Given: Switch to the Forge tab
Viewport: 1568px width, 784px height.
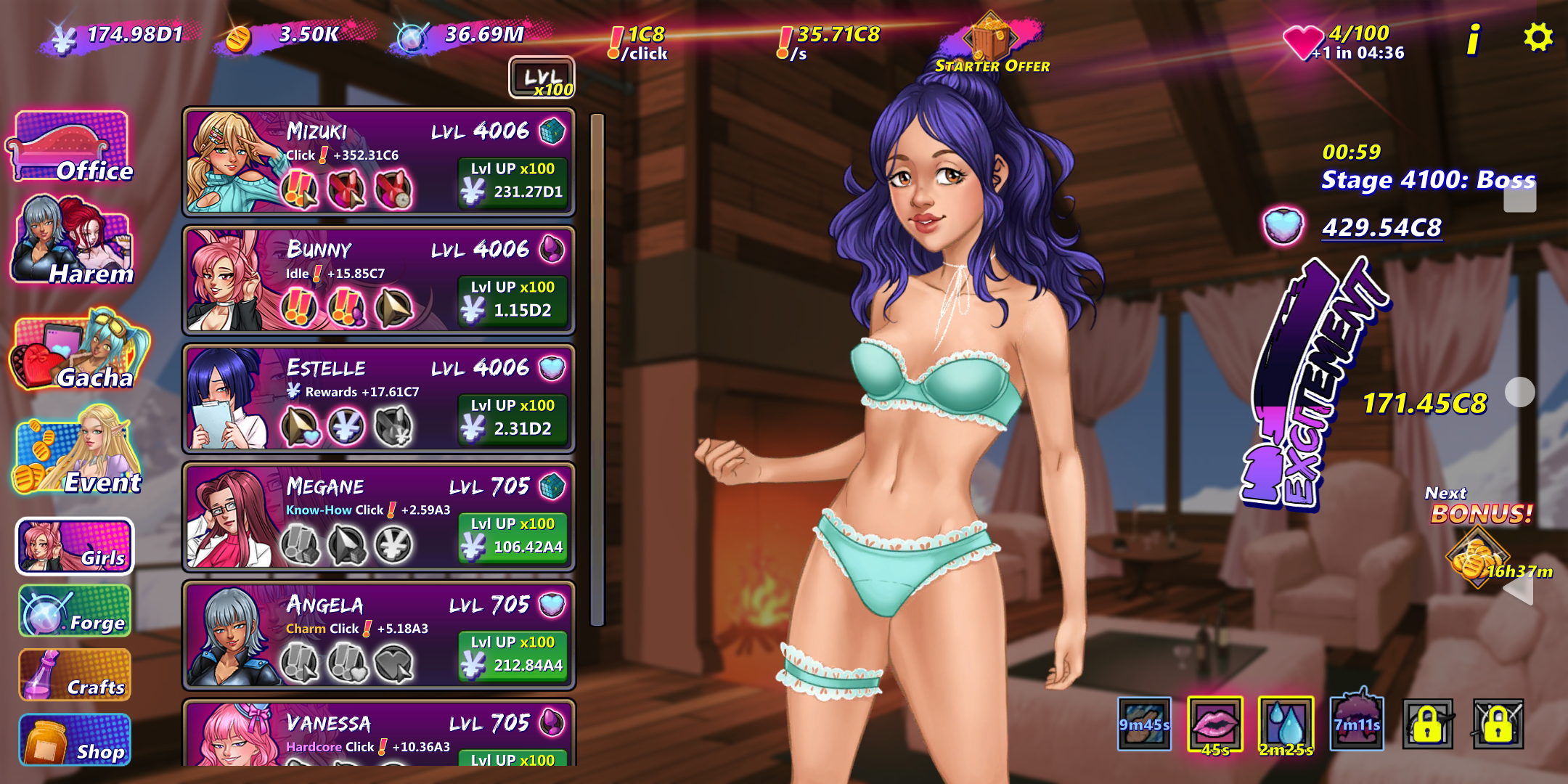Looking at the screenshot, I should coord(75,612).
